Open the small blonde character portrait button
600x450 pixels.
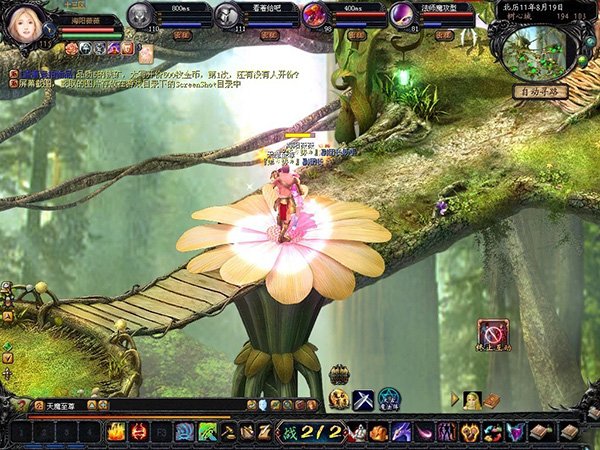pos(472,400)
